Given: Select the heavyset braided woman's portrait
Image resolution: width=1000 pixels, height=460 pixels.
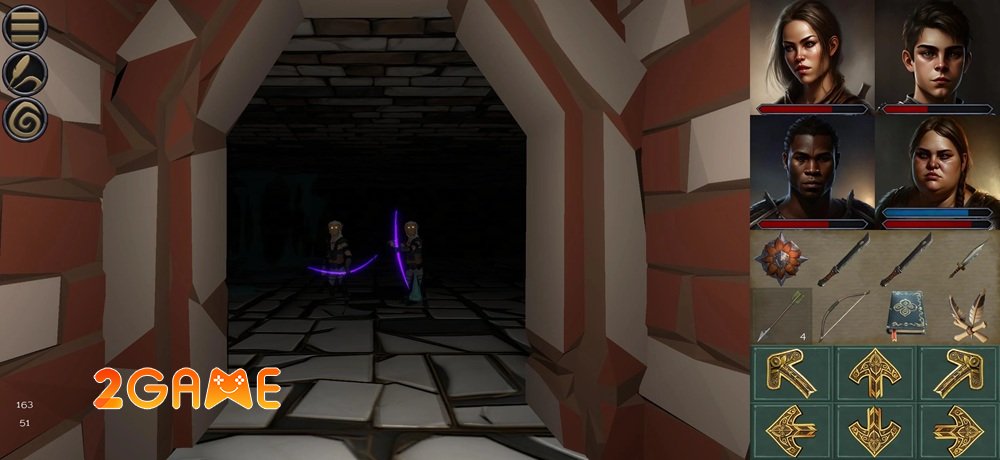Looking at the screenshot, I should 937,165.
